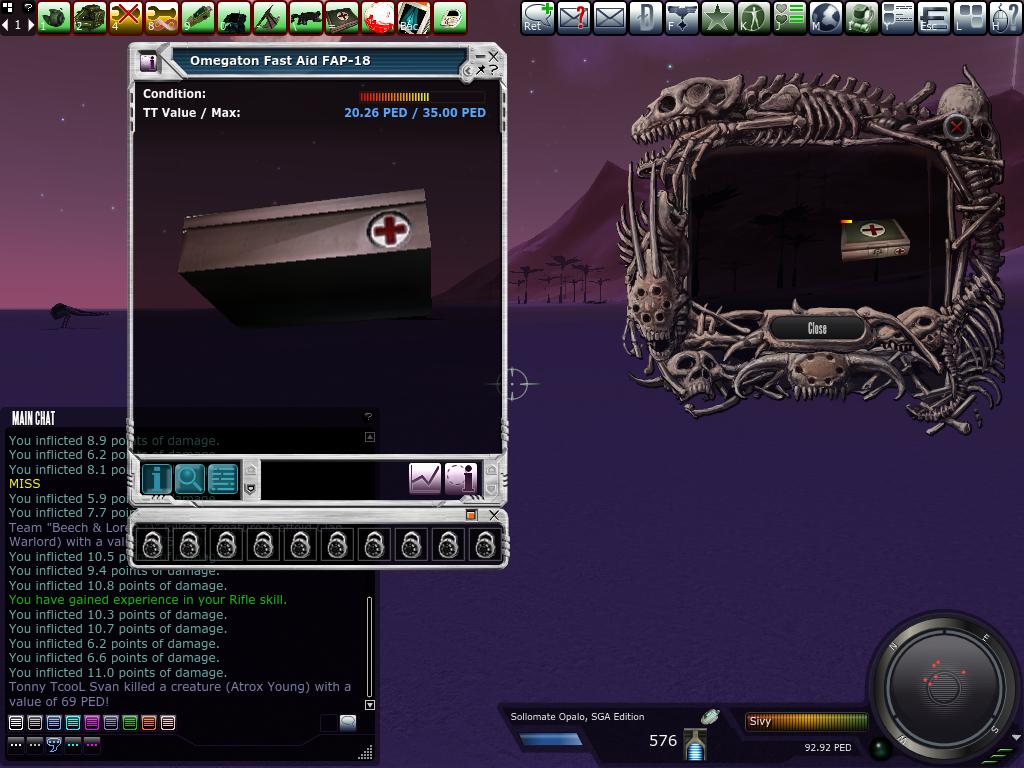
Task: Open the star icon in the top toolbar
Action: (718, 17)
